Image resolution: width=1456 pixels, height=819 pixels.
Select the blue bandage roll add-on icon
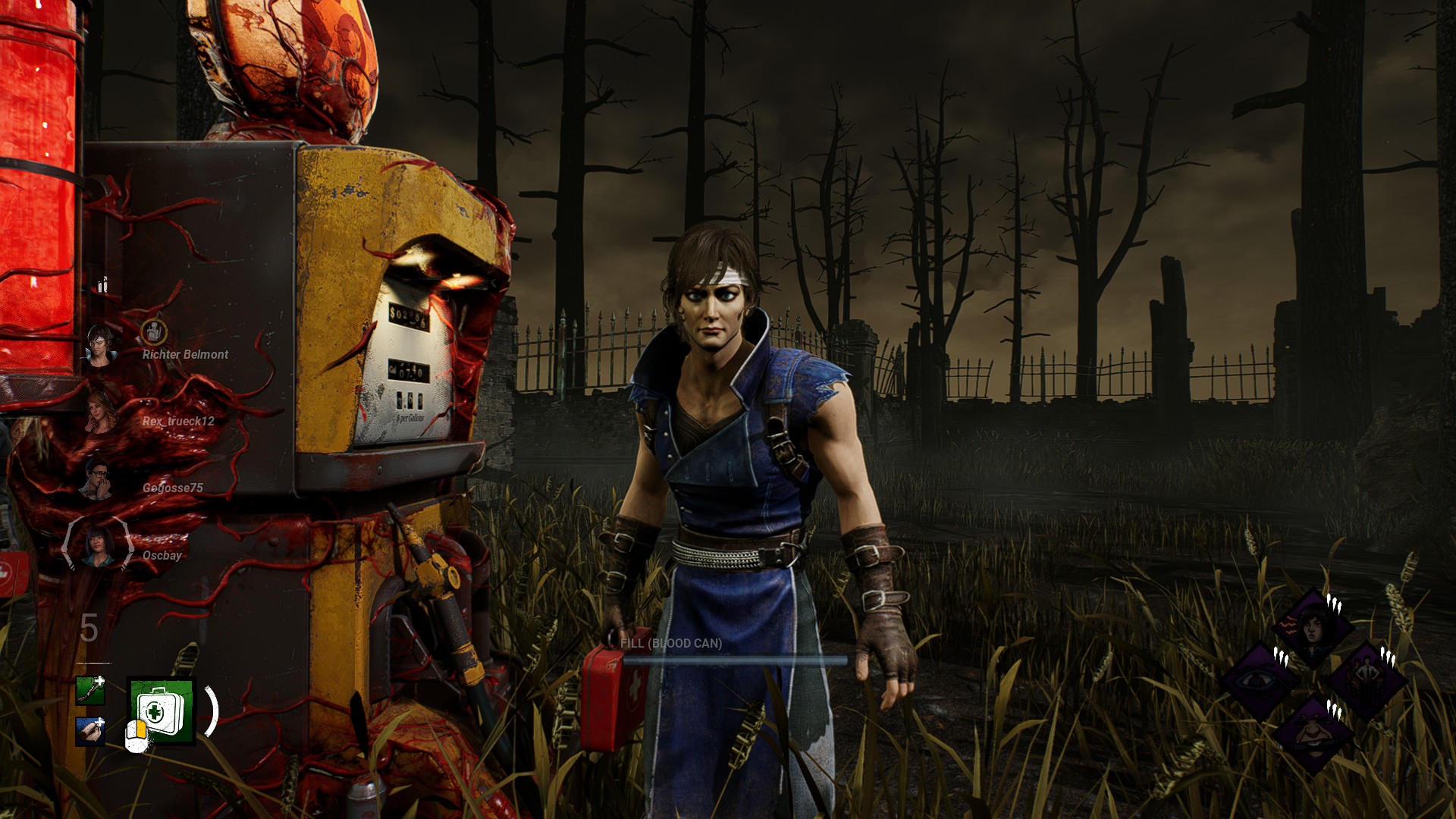(x=90, y=730)
